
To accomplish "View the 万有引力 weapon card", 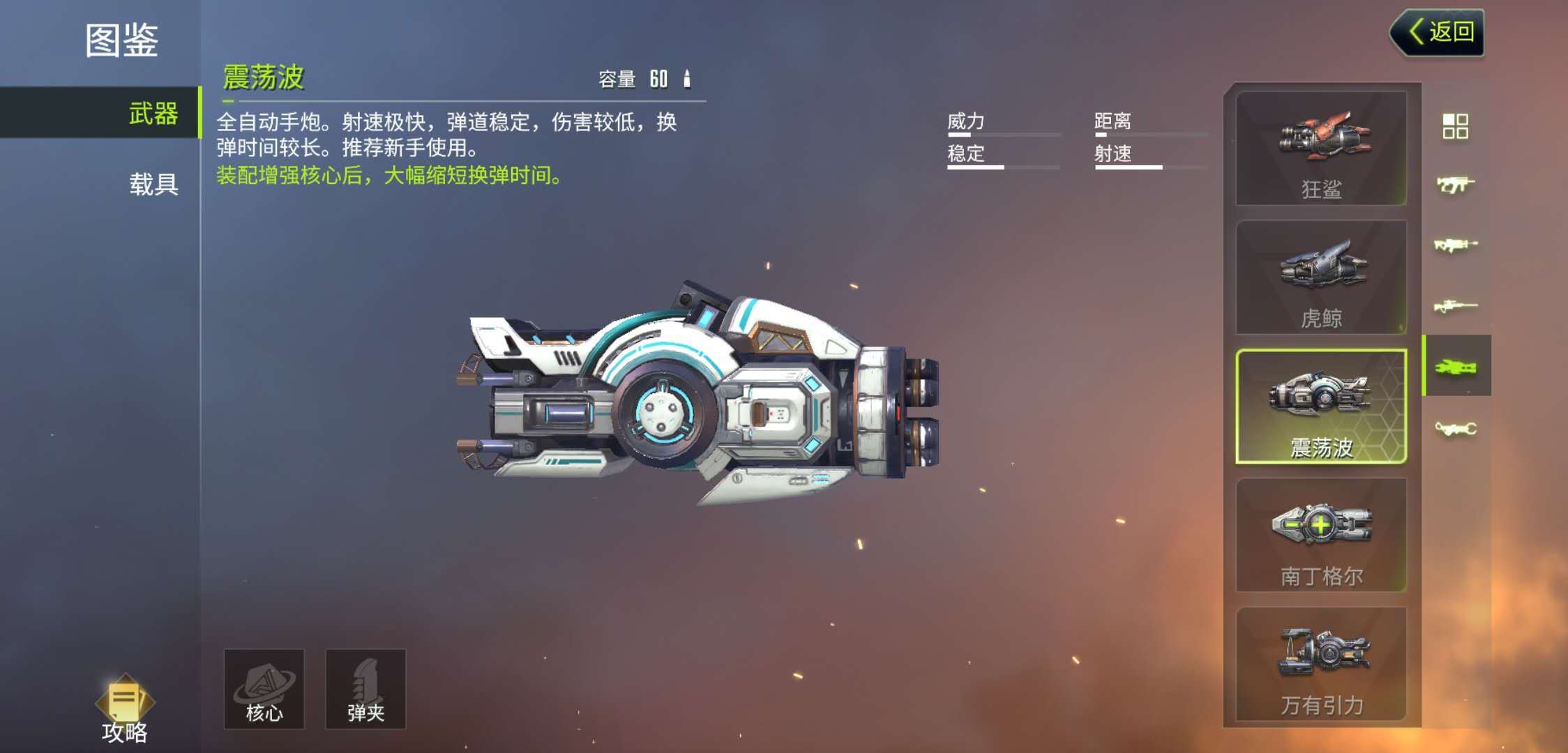I will (1321, 664).
